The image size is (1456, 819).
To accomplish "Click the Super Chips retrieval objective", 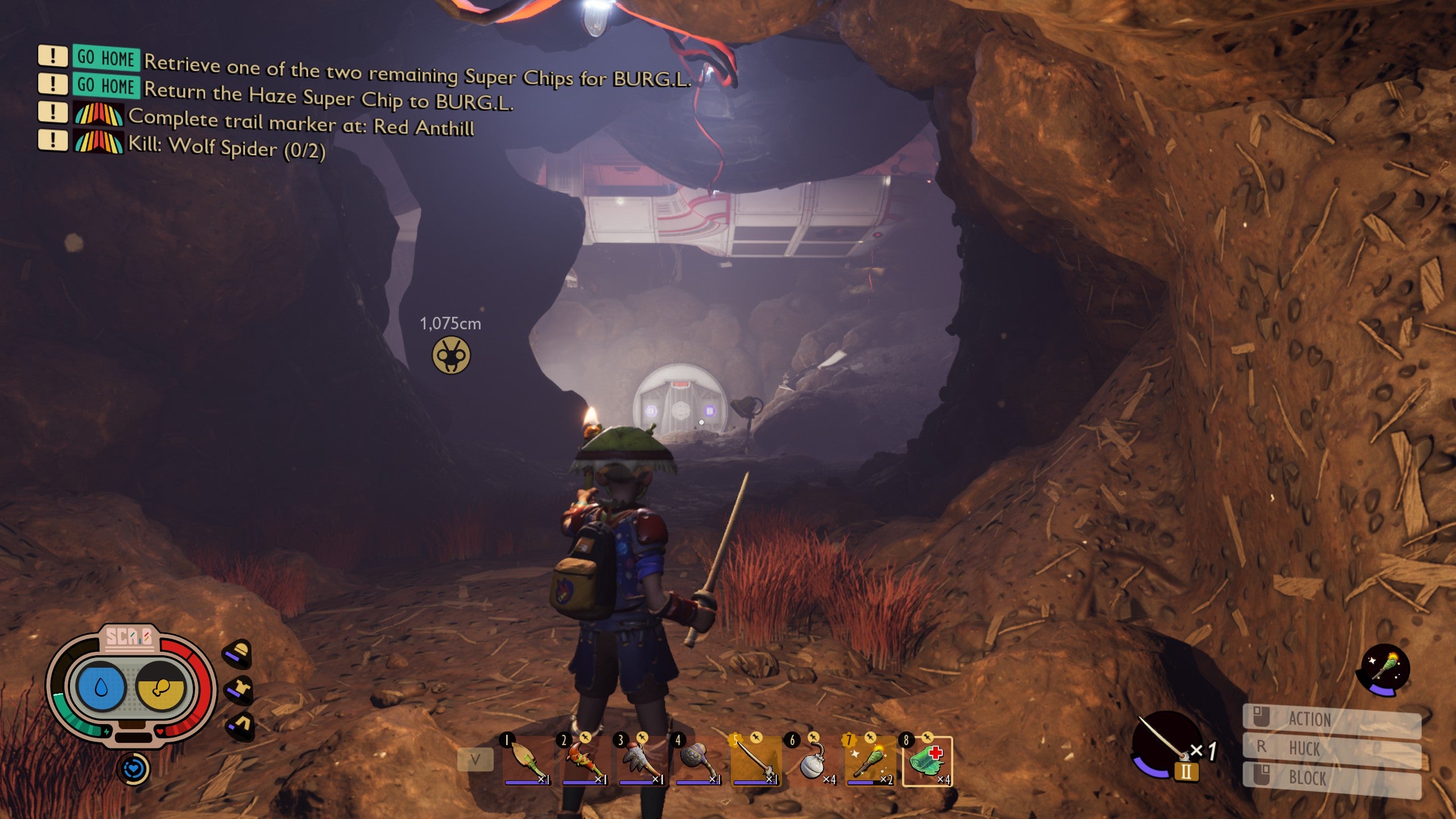I will click(417, 71).
